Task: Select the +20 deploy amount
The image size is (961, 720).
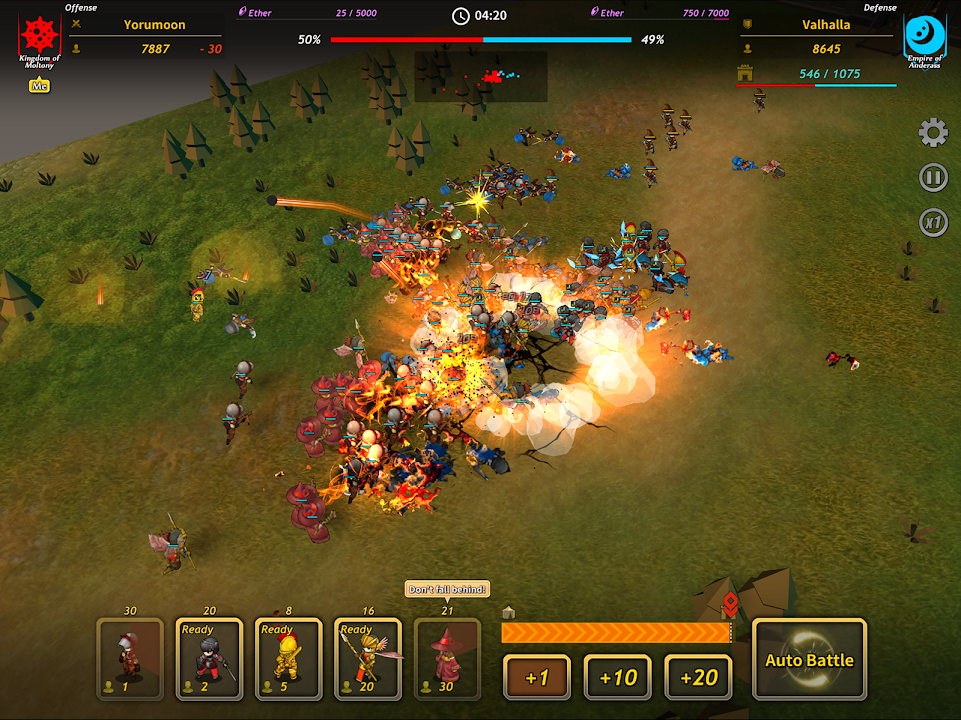Action: (x=698, y=677)
